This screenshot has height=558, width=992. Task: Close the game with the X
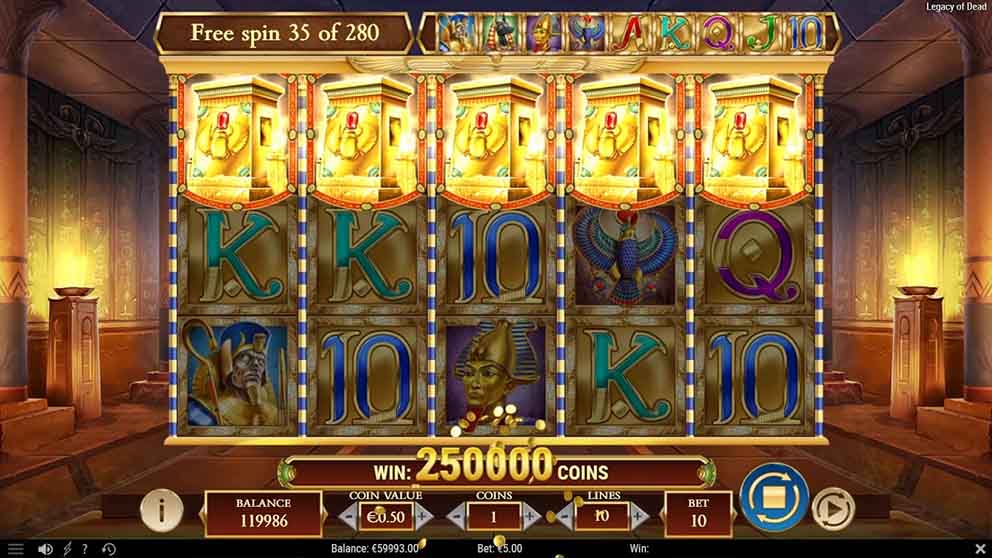point(981,549)
